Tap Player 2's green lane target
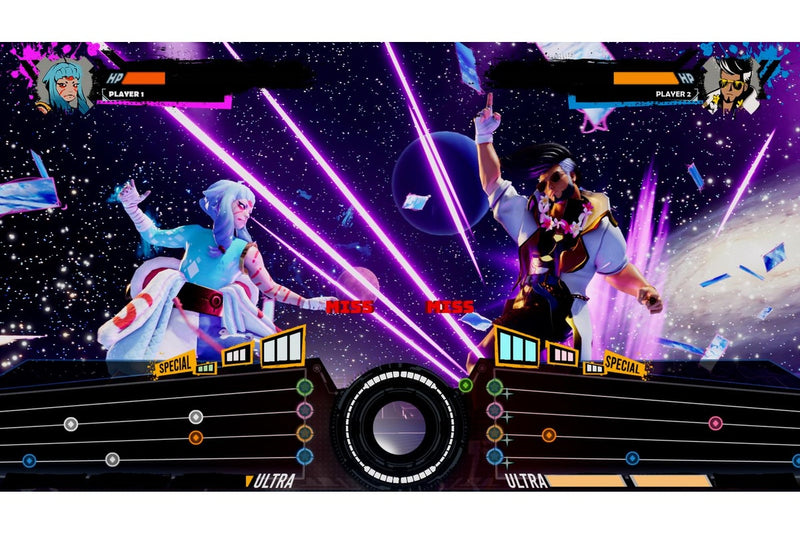Image resolution: width=800 pixels, height=533 pixels. (x=494, y=387)
